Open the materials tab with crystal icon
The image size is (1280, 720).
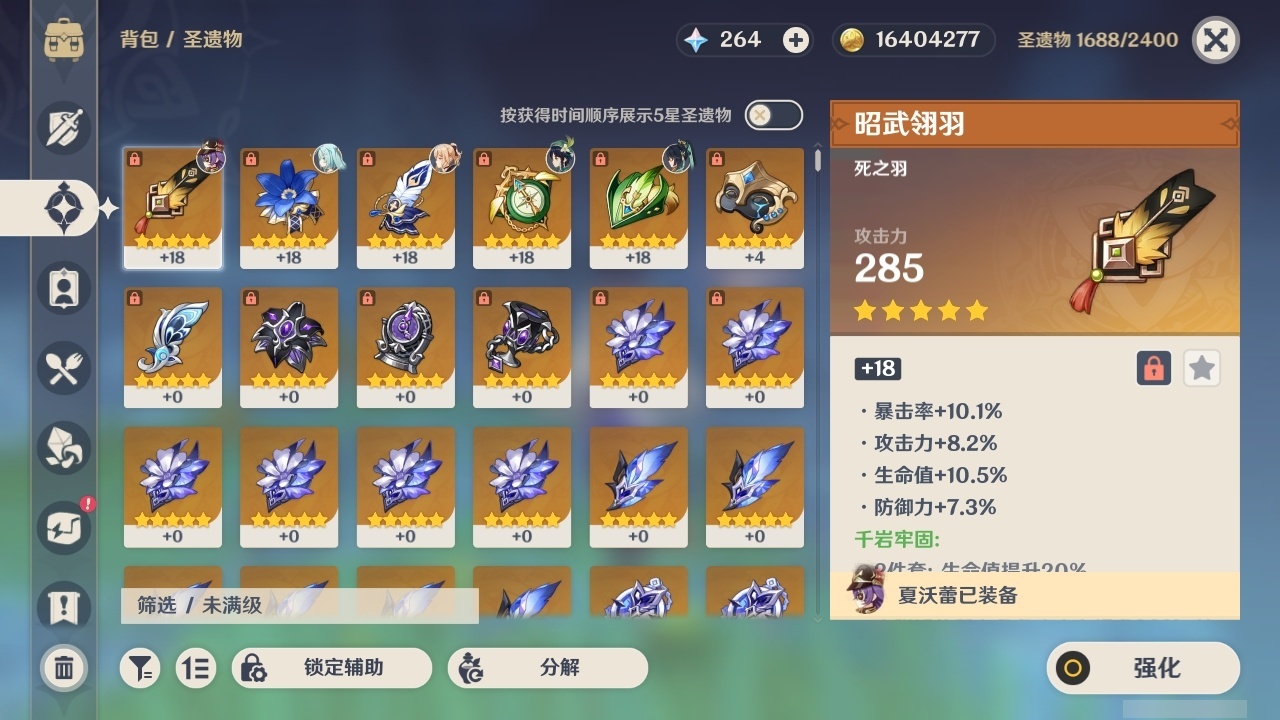pos(63,448)
